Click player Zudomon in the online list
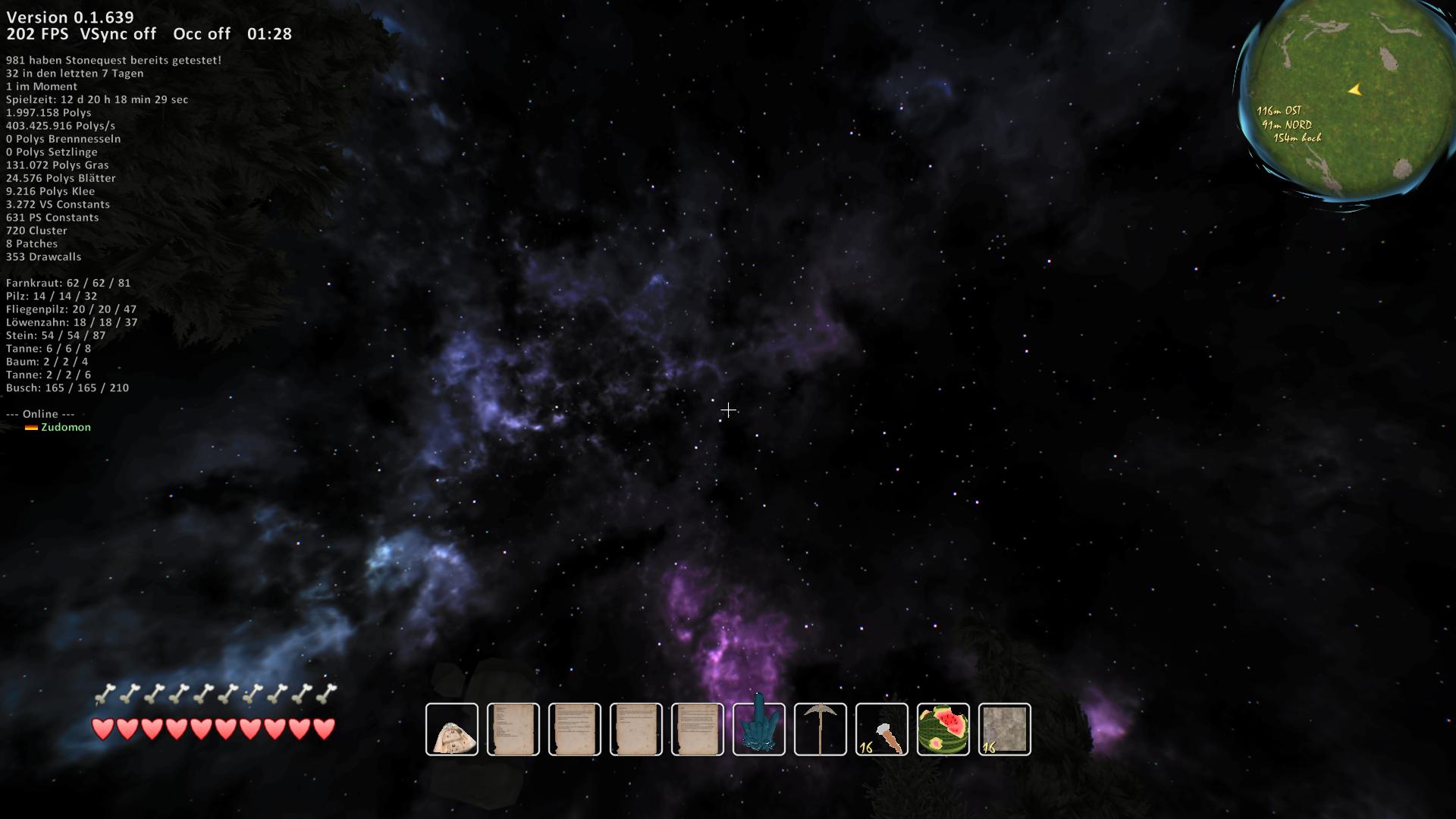 (x=65, y=427)
